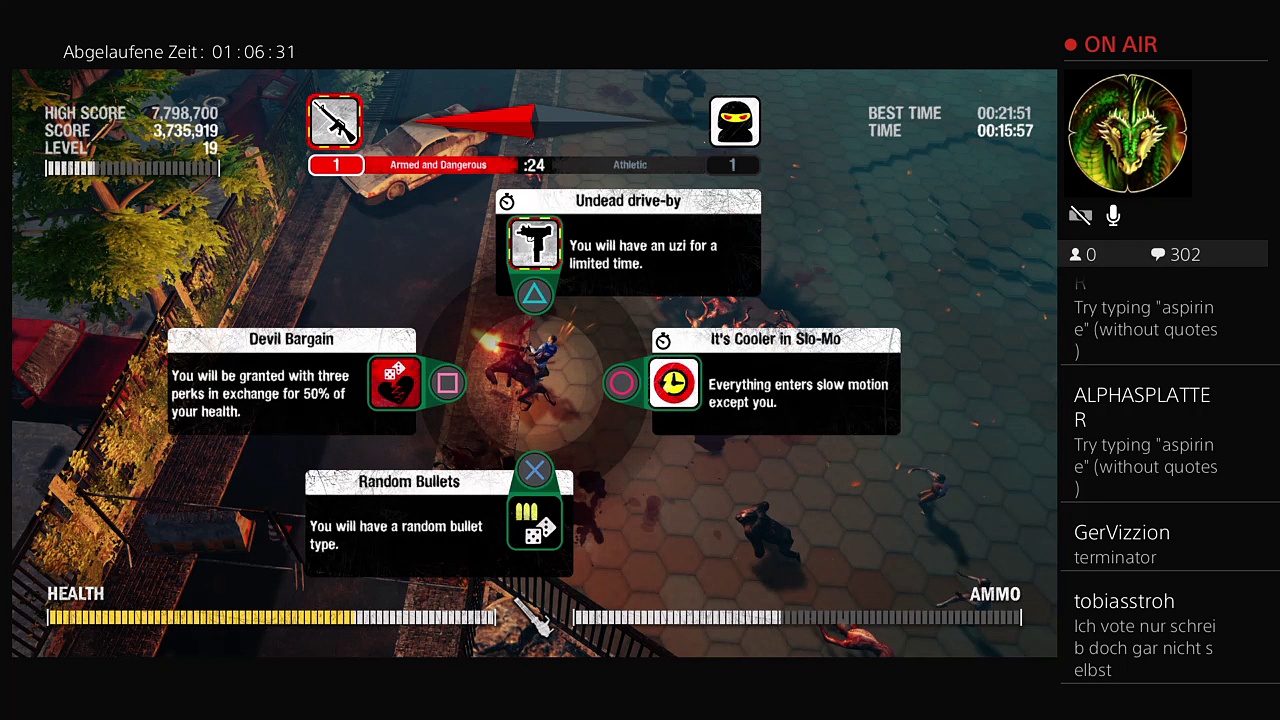
Task: Select the Devil Bargain perk card
Action: (x=292, y=382)
